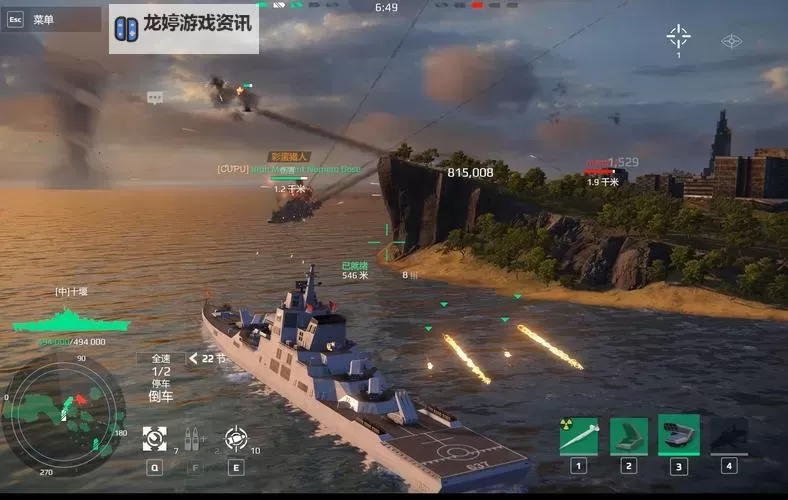Activate the missile crosshair ability icon
The image size is (788, 500).
coord(236,438)
